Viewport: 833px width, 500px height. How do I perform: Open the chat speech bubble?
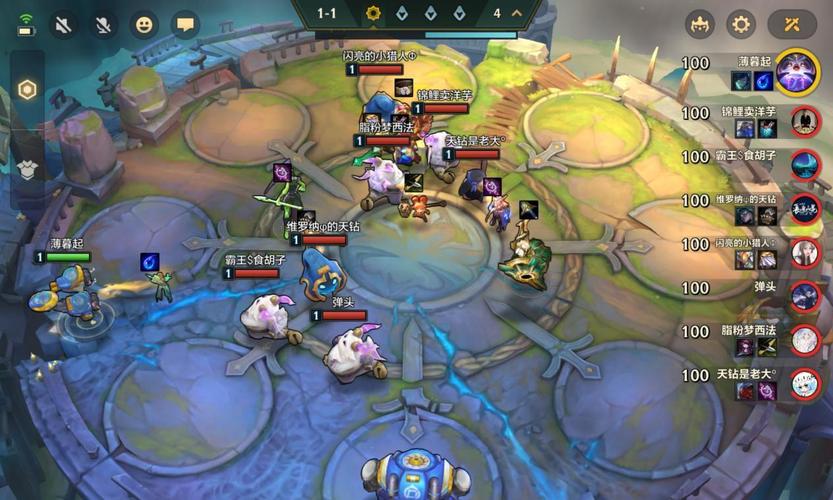[185, 25]
